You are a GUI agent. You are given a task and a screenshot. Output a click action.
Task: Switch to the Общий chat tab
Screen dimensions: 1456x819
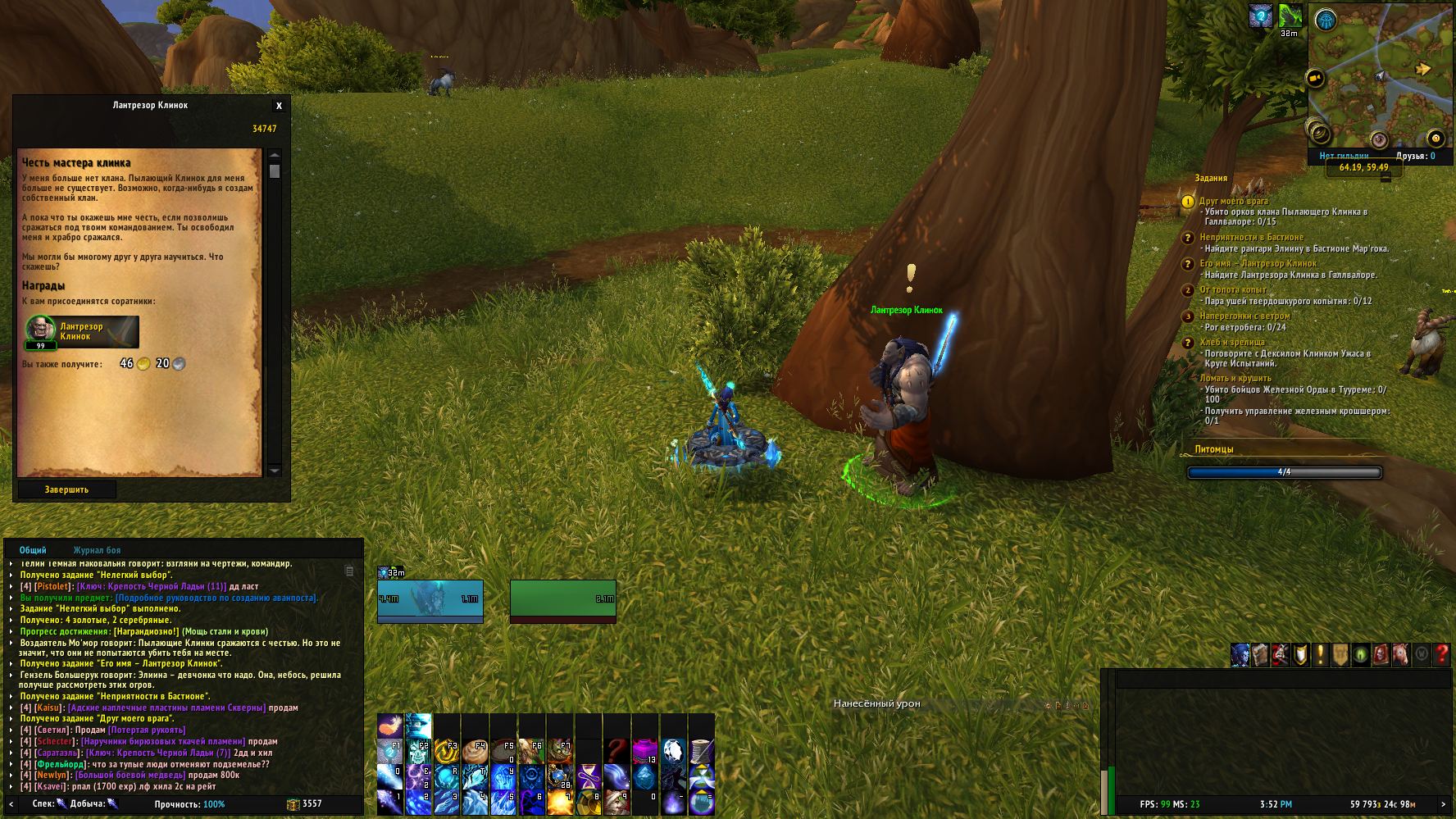[33, 550]
